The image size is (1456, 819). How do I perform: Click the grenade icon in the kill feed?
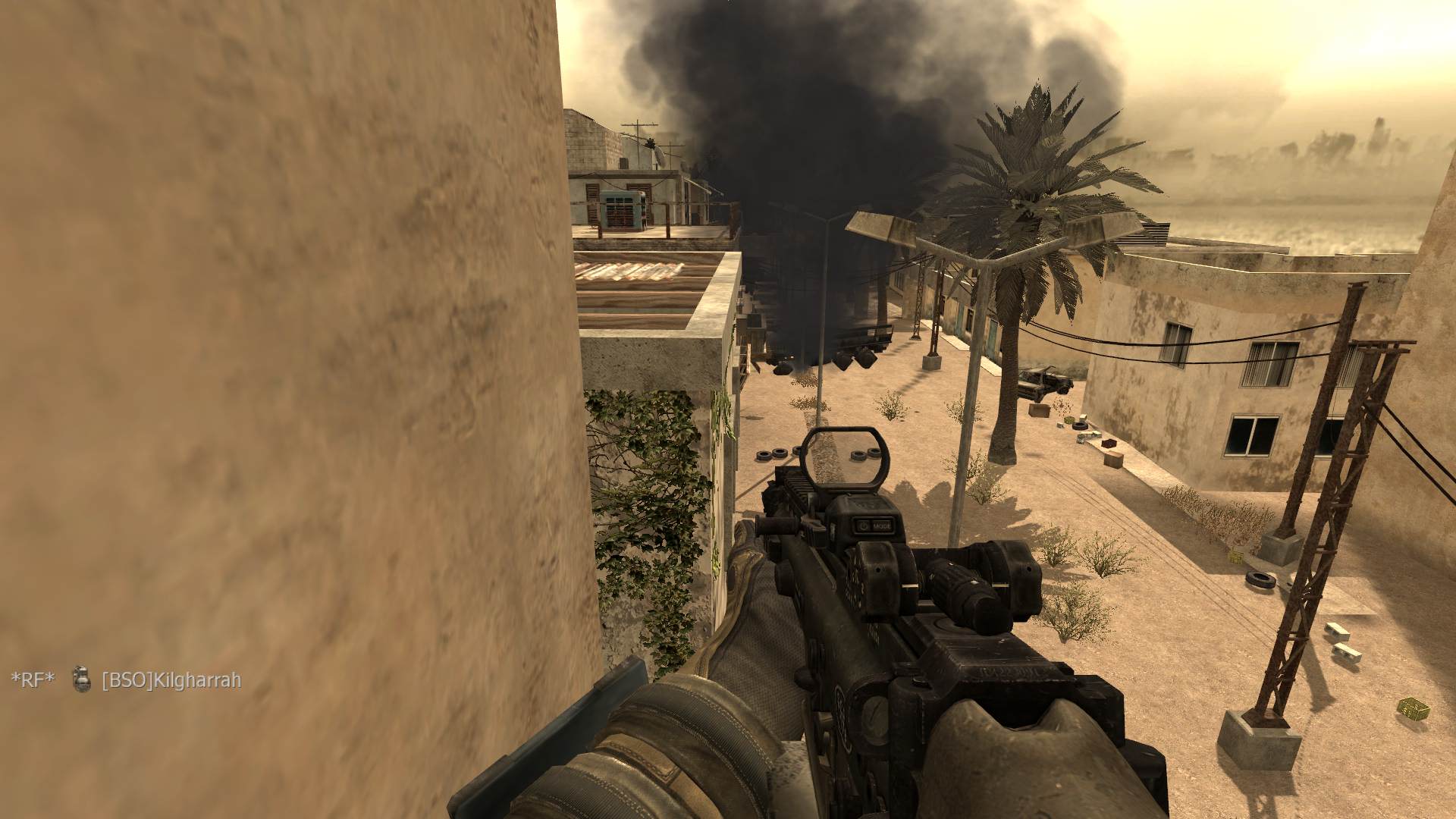(x=80, y=679)
